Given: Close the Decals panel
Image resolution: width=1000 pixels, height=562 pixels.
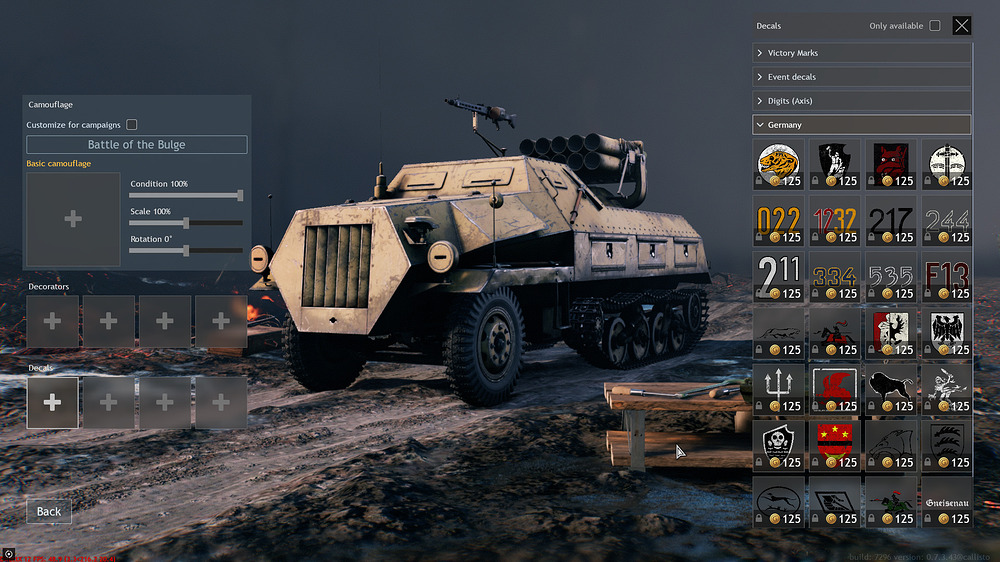Looking at the screenshot, I should click(x=961, y=26).
